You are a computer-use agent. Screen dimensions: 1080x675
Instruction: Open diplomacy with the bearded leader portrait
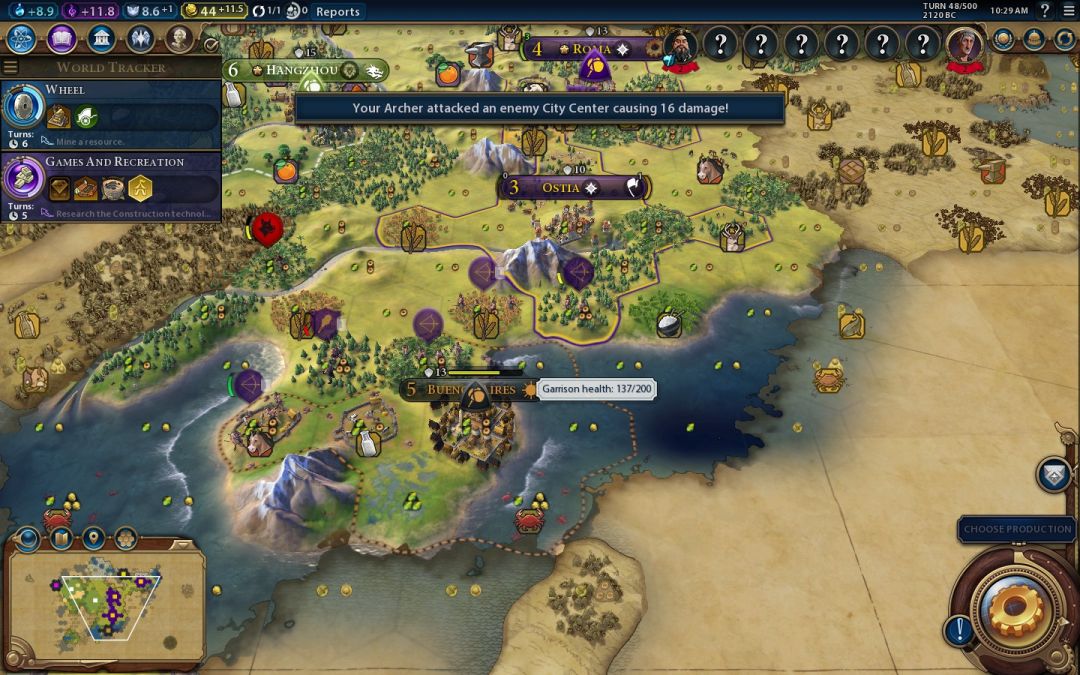pyautogui.click(x=681, y=45)
